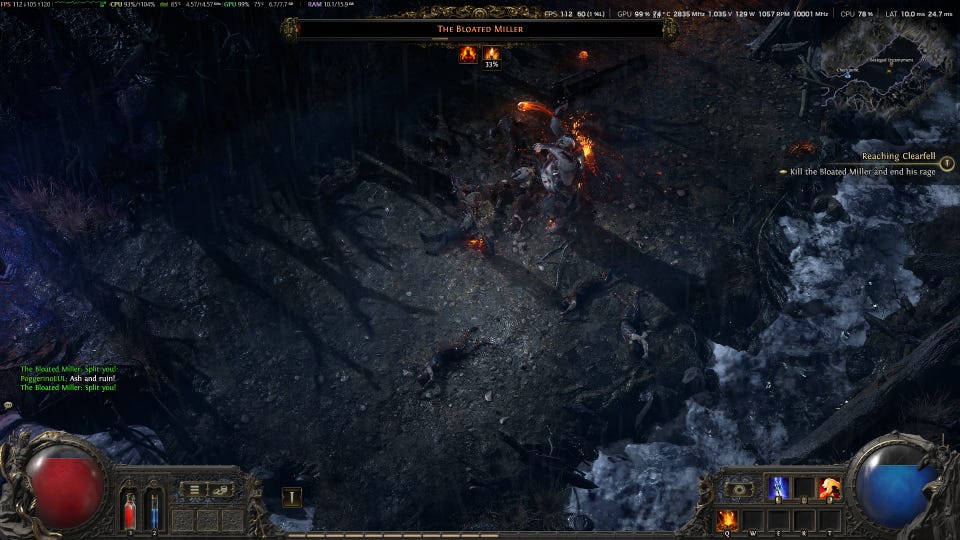The image size is (960, 540).
Task: Cast the fire skill bound to Q
Action: pos(727,519)
